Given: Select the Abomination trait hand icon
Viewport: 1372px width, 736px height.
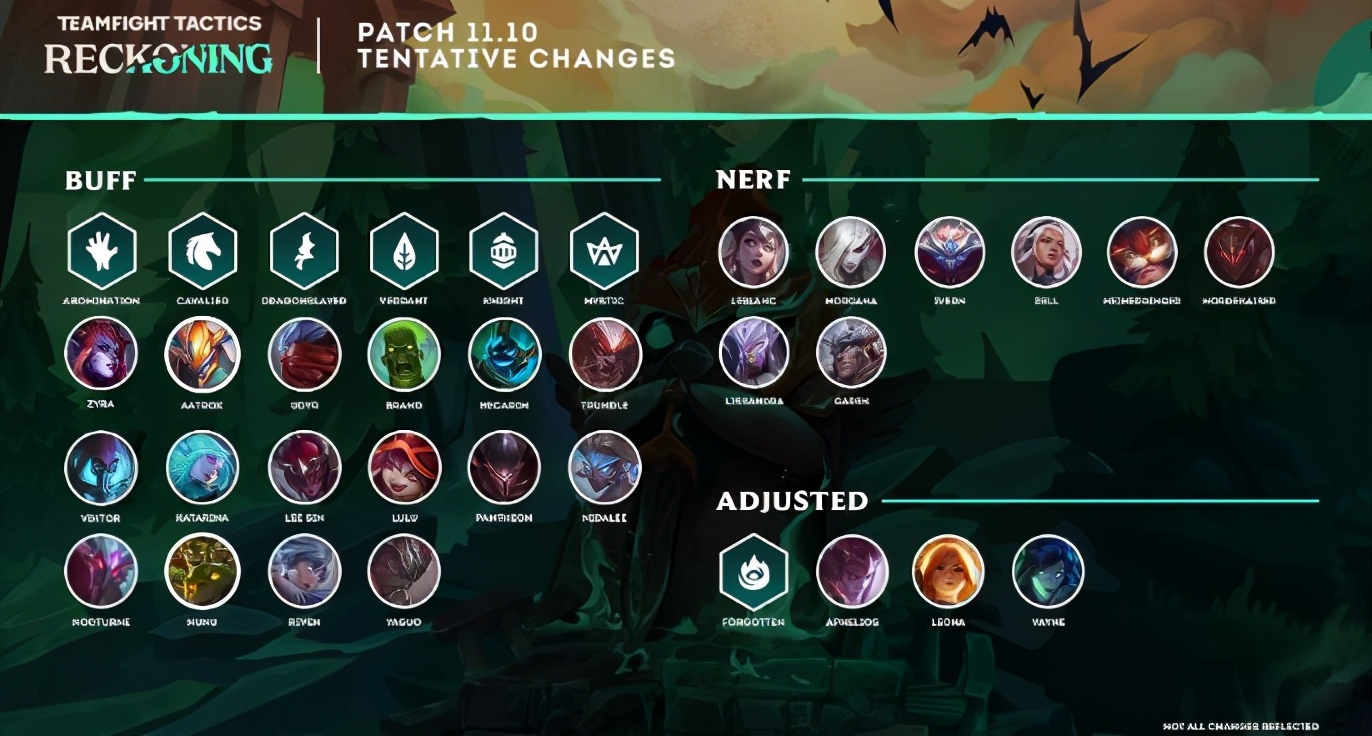Looking at the screenshot, I should (102, 252).
